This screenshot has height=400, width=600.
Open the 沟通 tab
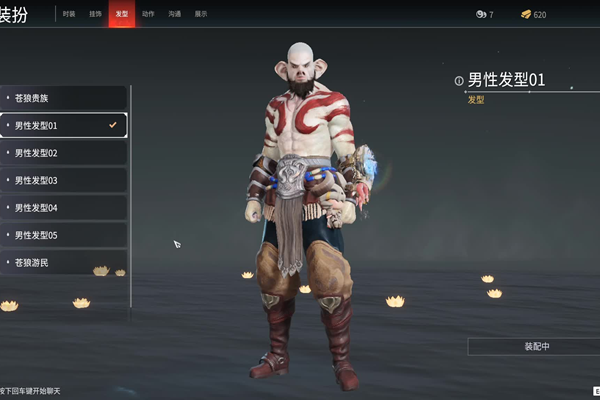[x=175, y=14]
